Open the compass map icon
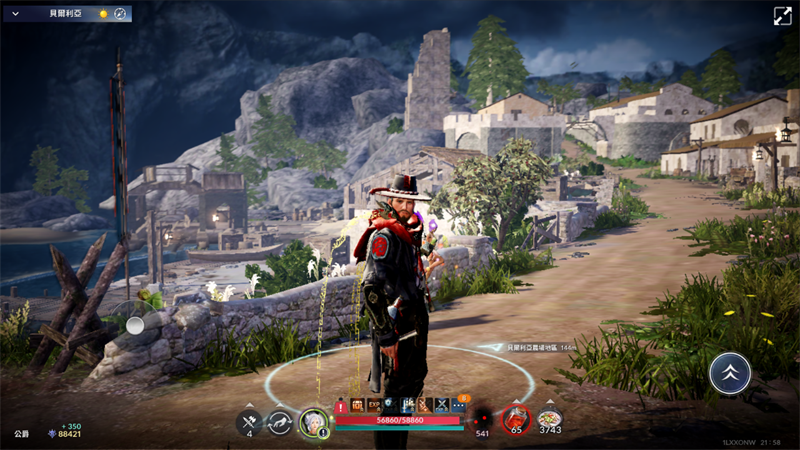The image size is (800, 450). pyautogui.click(x=120, y=14)
